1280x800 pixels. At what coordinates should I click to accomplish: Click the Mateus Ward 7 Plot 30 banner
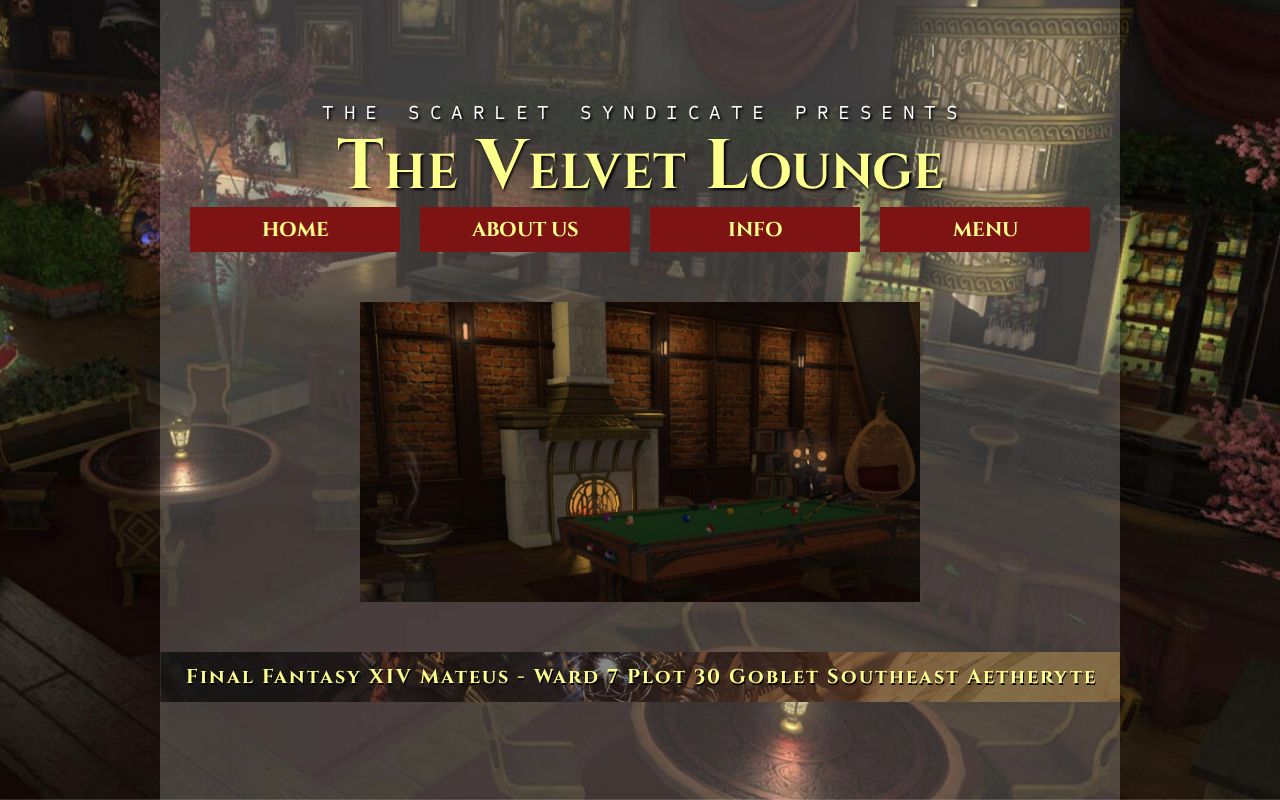[x=640, y=676]
